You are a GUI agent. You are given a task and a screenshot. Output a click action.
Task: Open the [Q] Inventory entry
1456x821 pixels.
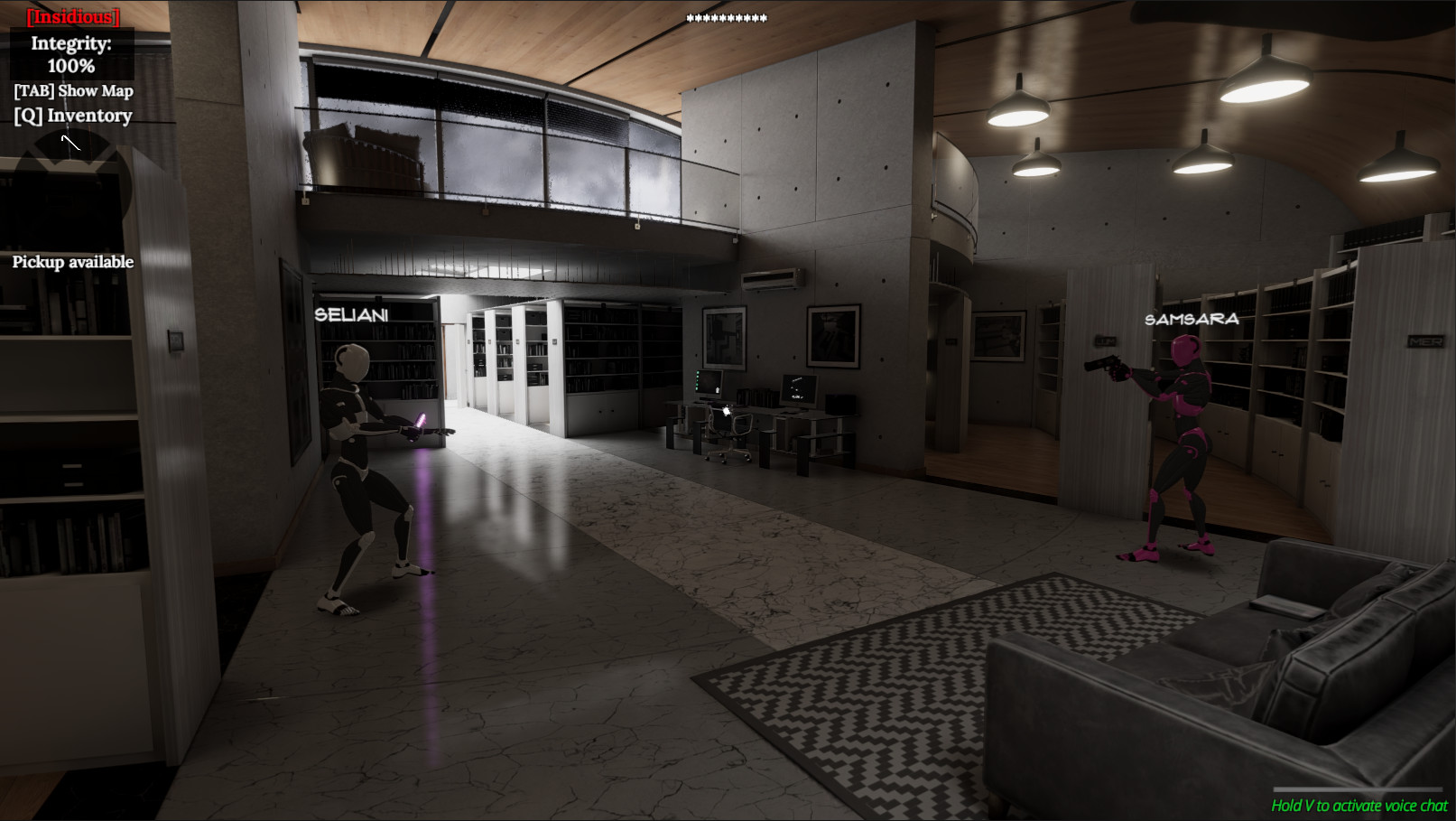(72, 116)
